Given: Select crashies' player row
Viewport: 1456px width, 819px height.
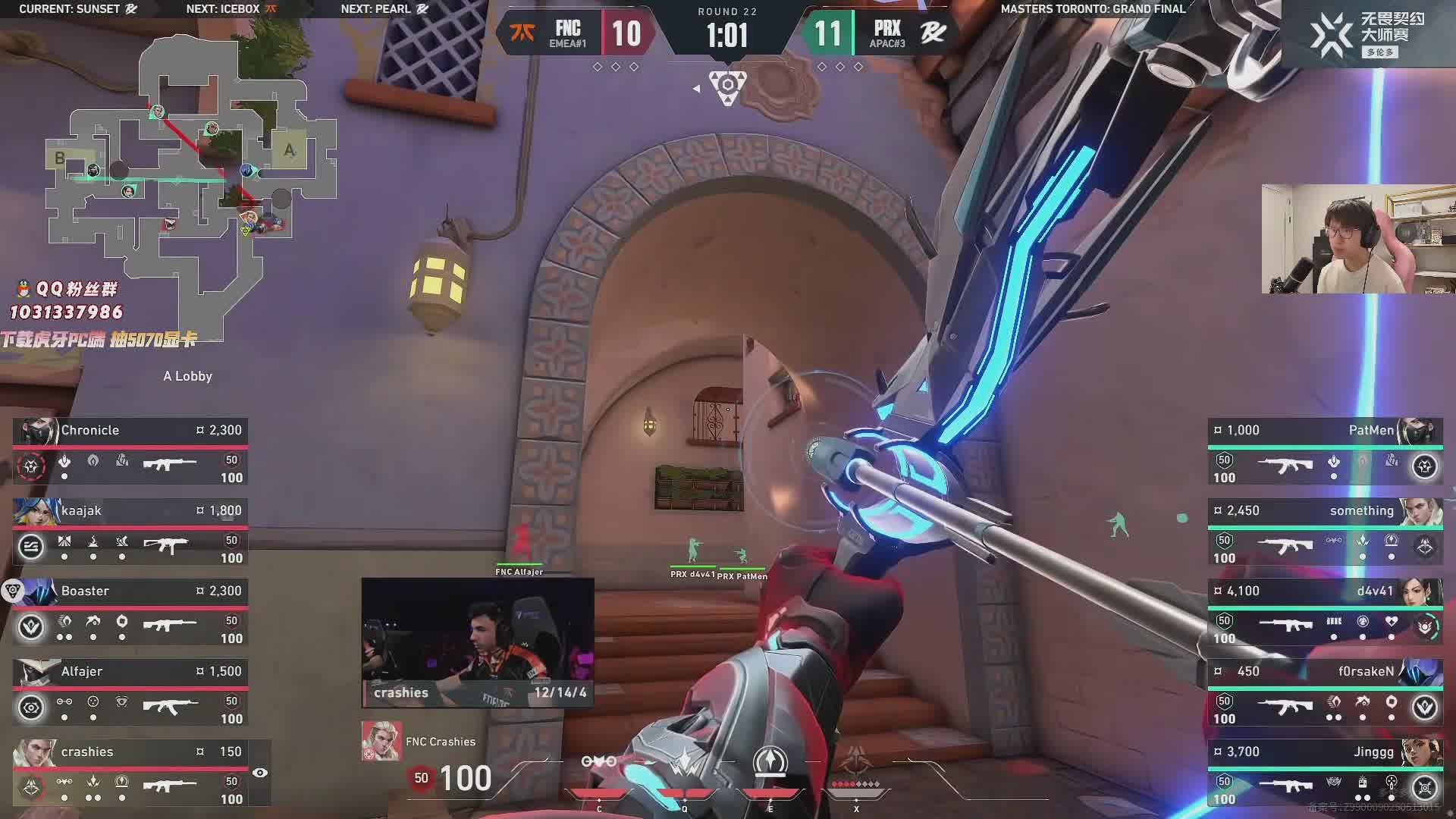Looking at the screenshot, I should [130, 773].
